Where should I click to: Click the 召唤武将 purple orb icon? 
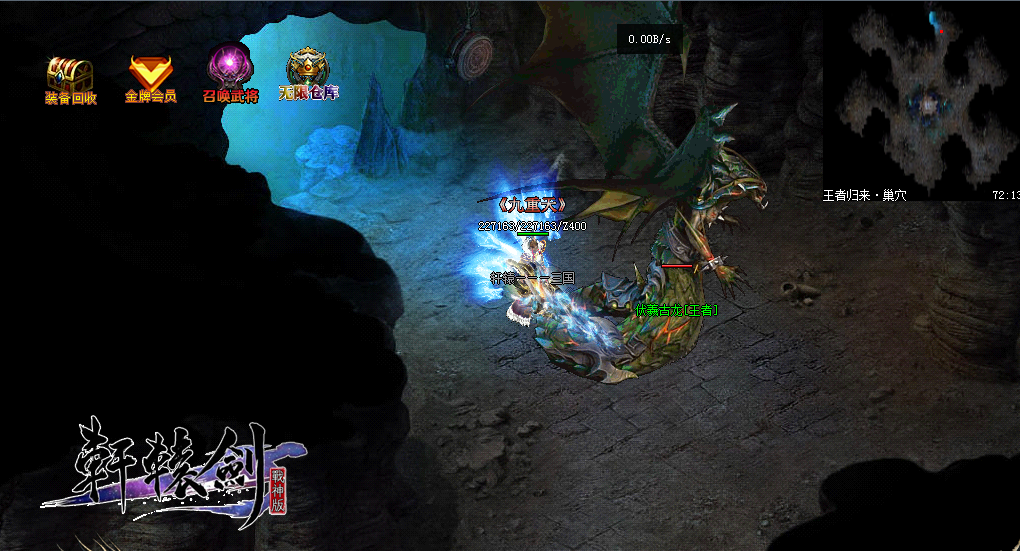click(x=230, y=70)
